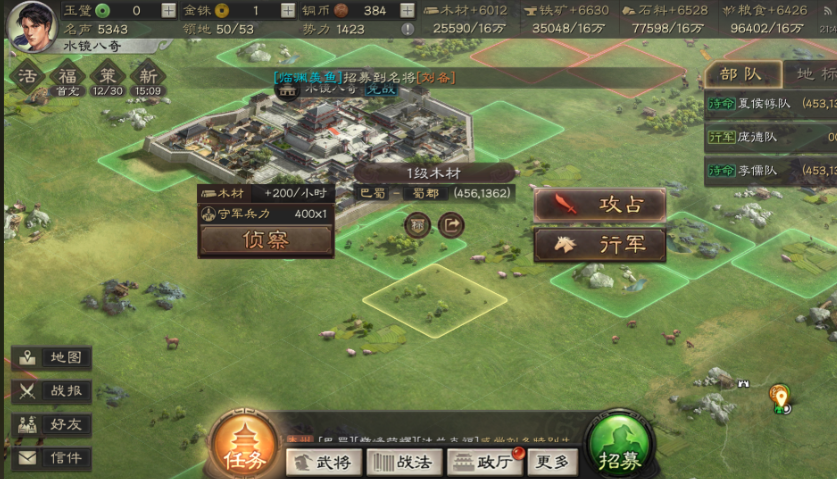This screenshot has width=837, height=479.
Task: Scout the tile with 侦察
Action: tap(266, 240)
